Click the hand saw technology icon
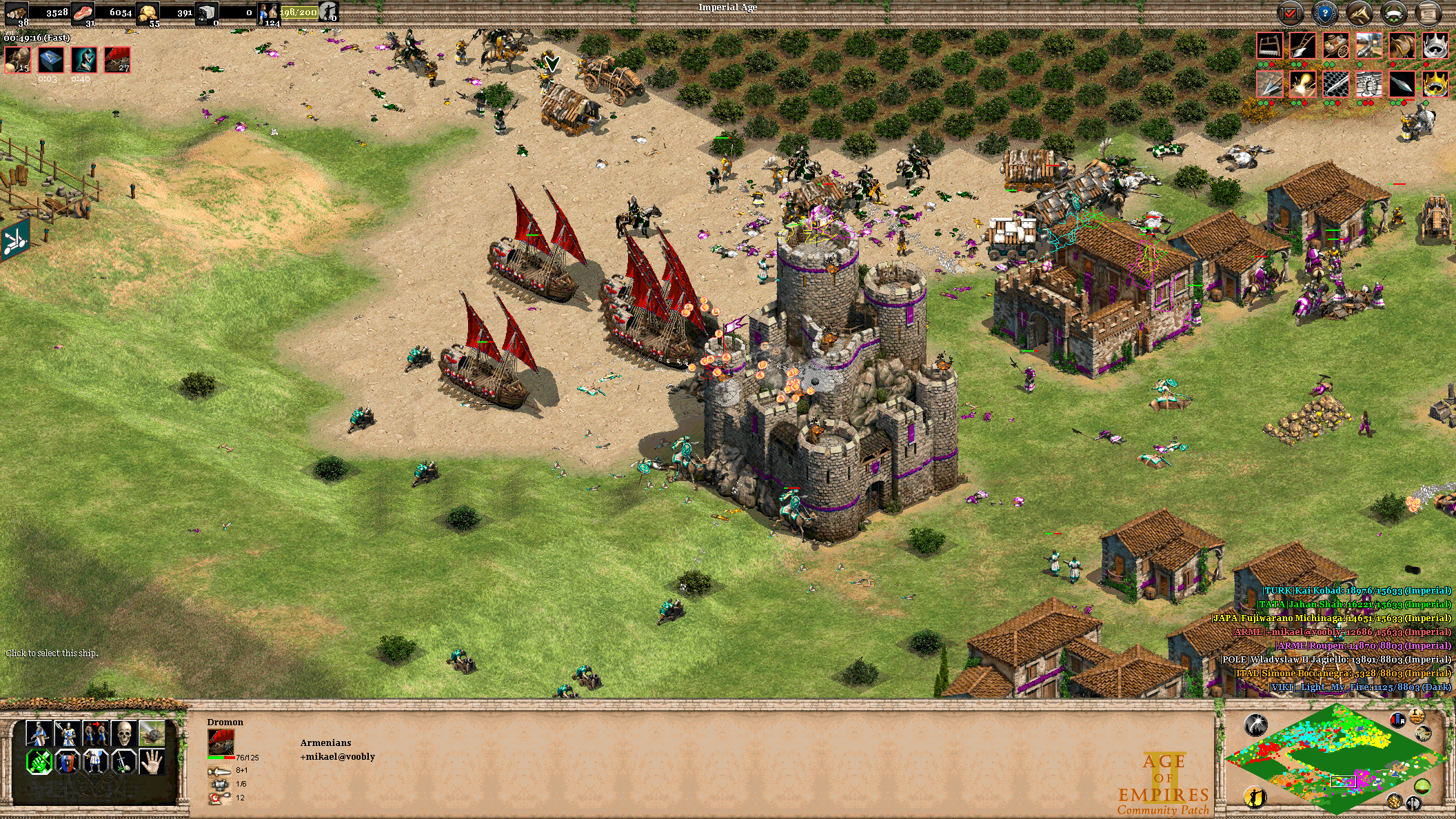 click(1270, 46)
